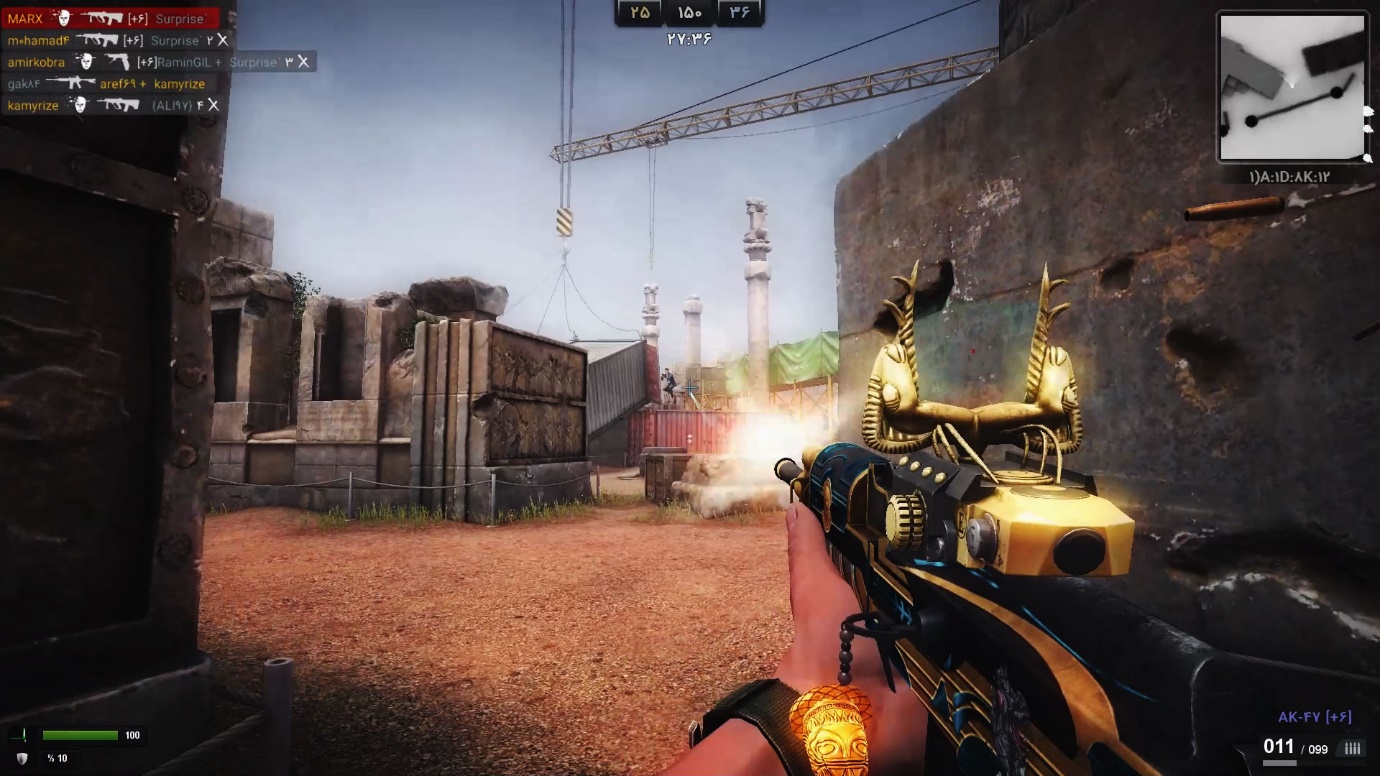Click the minimap in the corner
The height and width of the screenshot is (776, 1380).
pos(1292,87)
